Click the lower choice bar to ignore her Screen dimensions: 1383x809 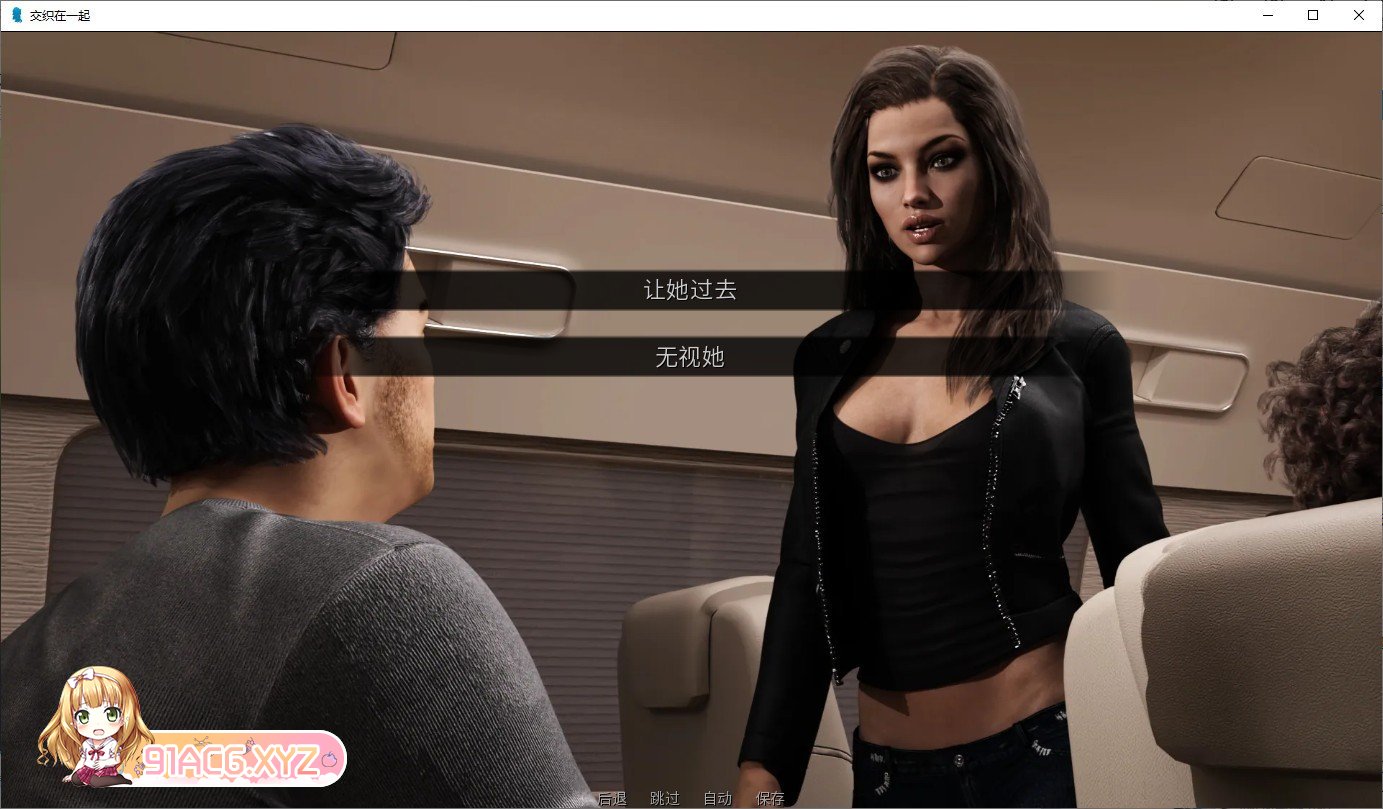pyautogui.click(x=690, y=359)
